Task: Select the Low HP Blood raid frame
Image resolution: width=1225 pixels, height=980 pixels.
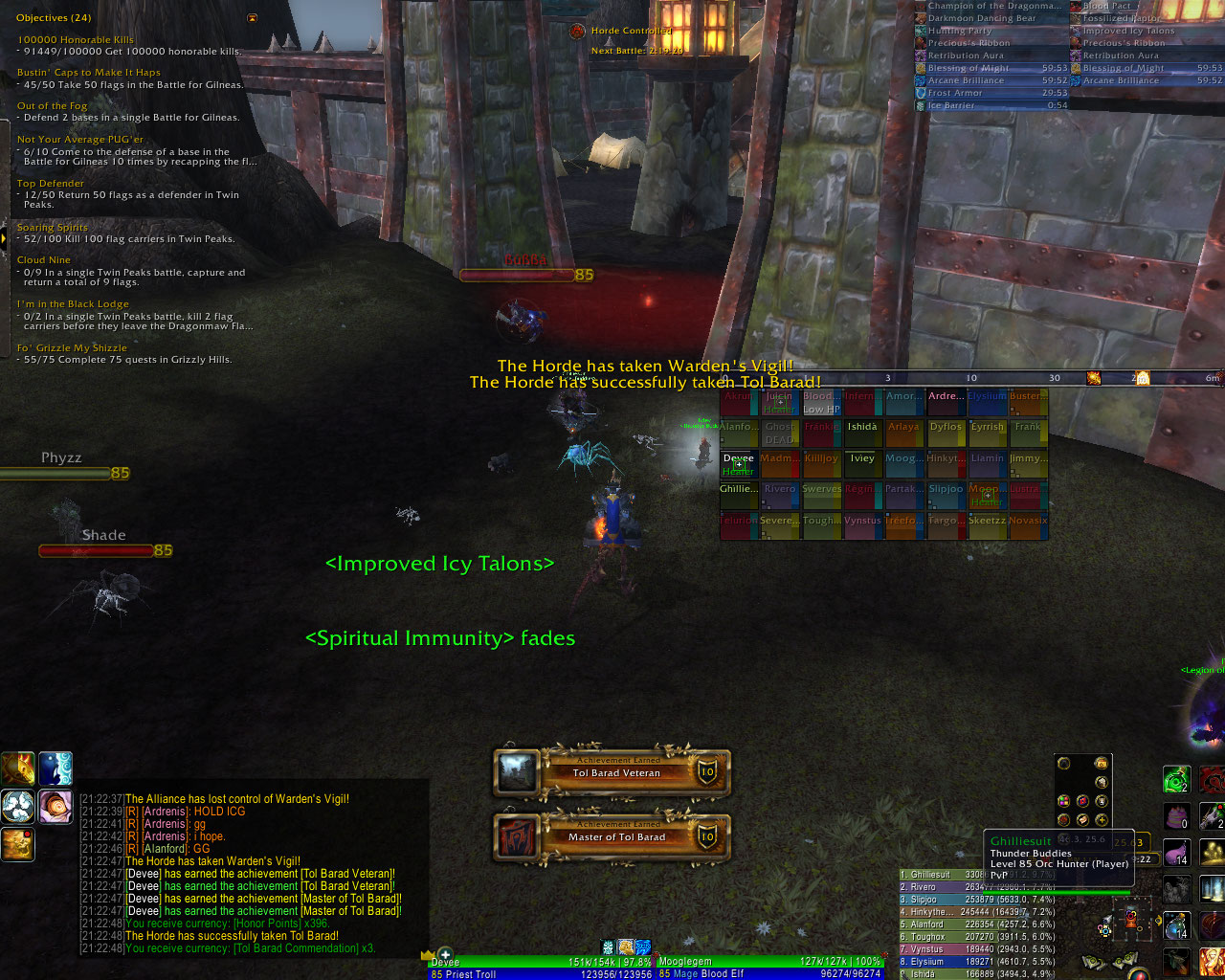Action: [820, 402]
